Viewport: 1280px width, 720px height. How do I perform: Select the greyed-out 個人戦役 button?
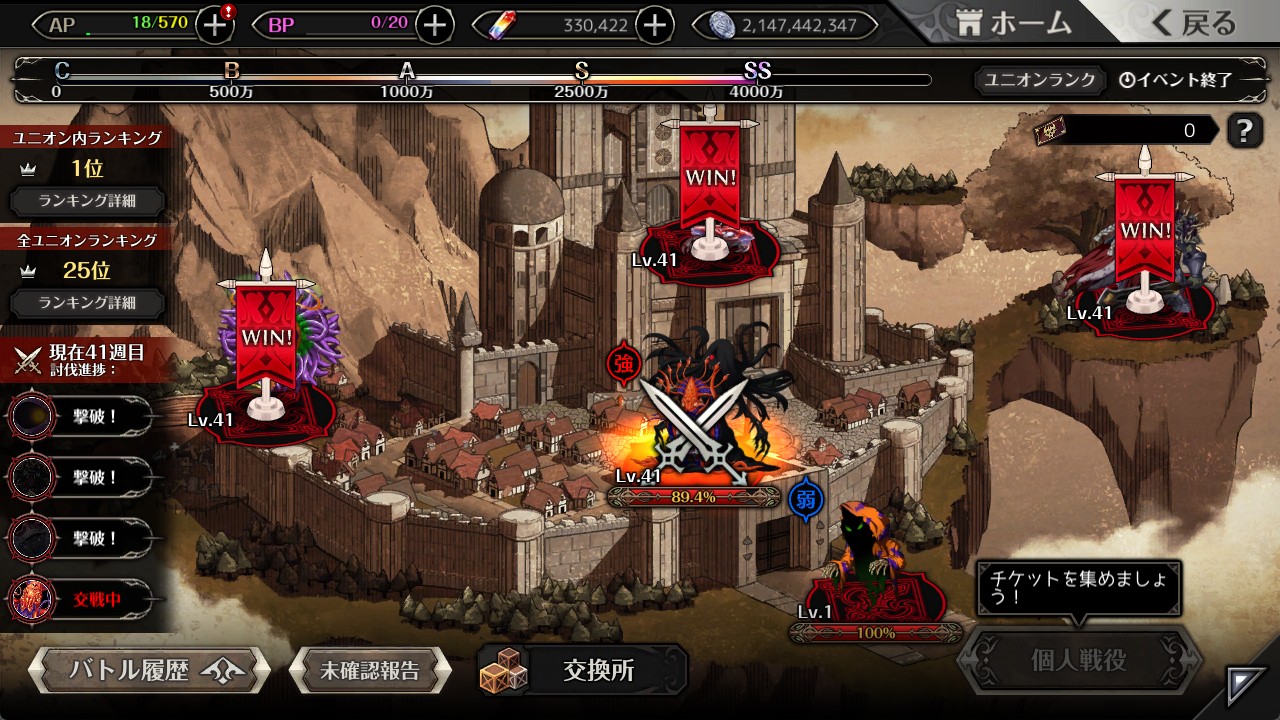click(x=1078, y=661)
